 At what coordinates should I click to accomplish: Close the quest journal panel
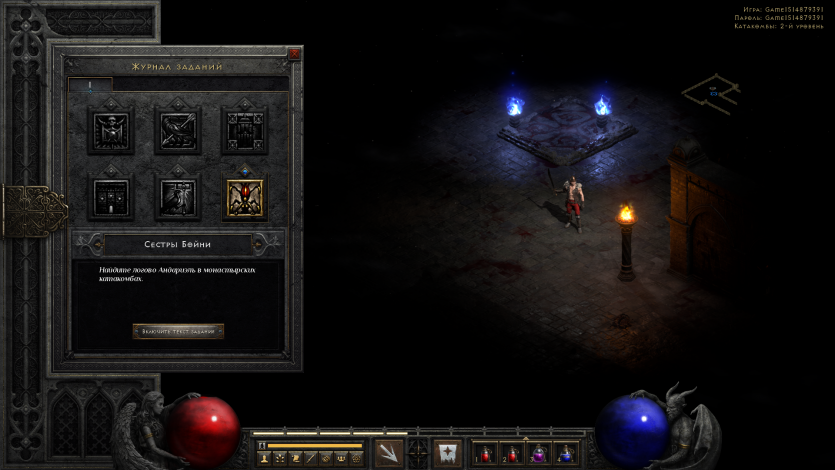coord(294,54)
